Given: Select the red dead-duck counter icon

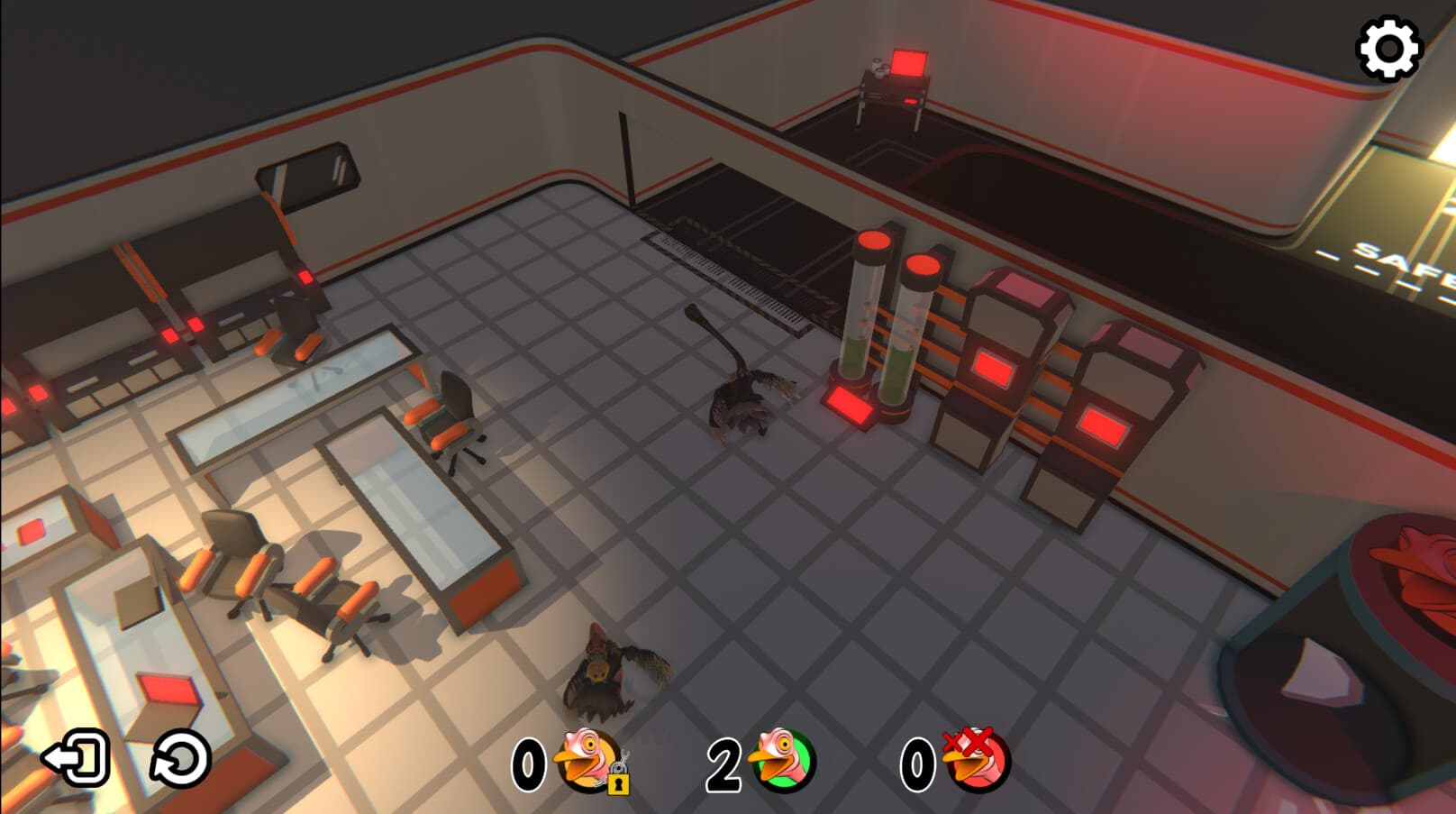Looking at the screenshot, I should click(x=973, y=762).
